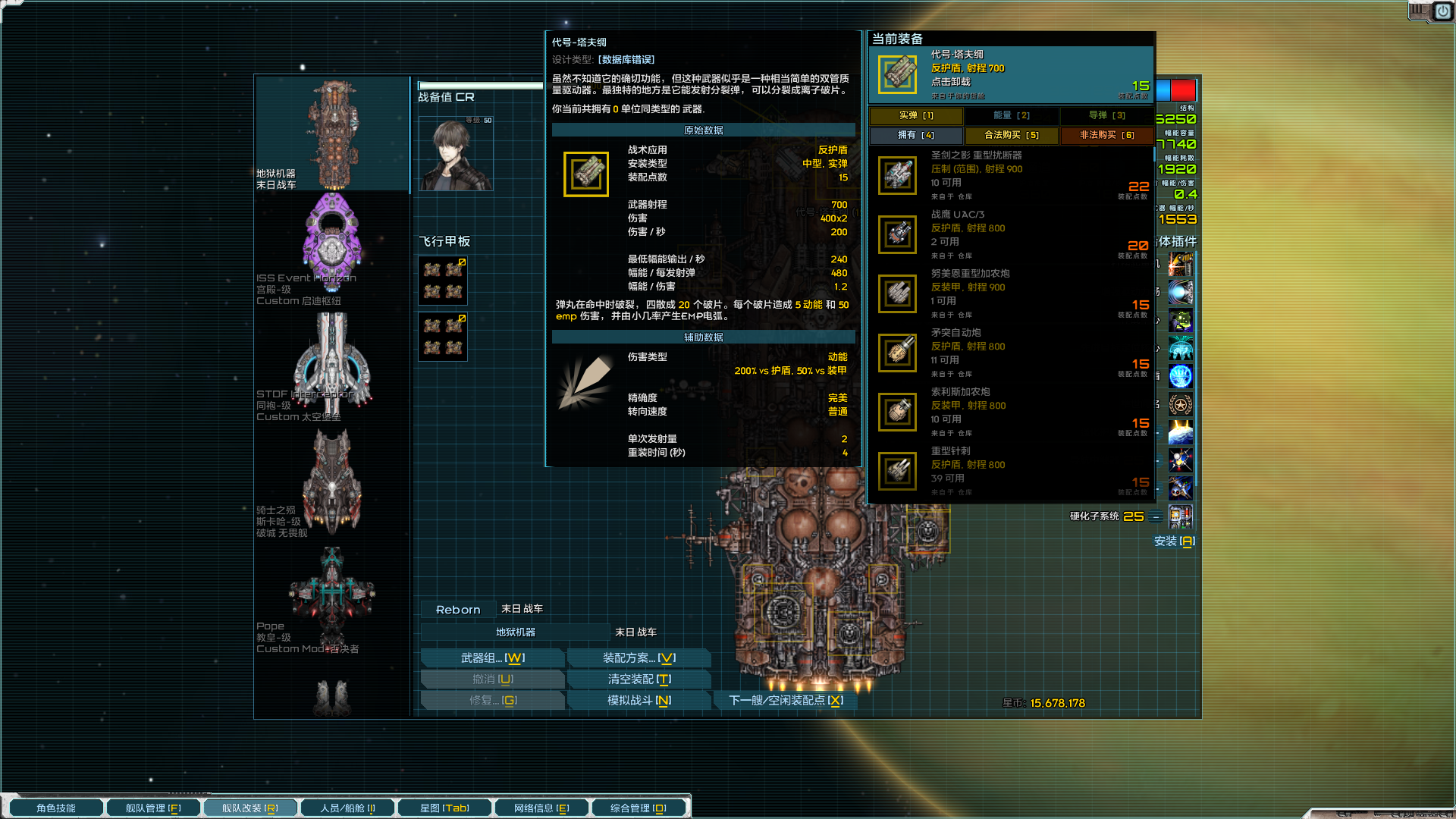Click 清空装配 to strip the ship
Screen dimensions: 1456x819
[x=639, y=679]
